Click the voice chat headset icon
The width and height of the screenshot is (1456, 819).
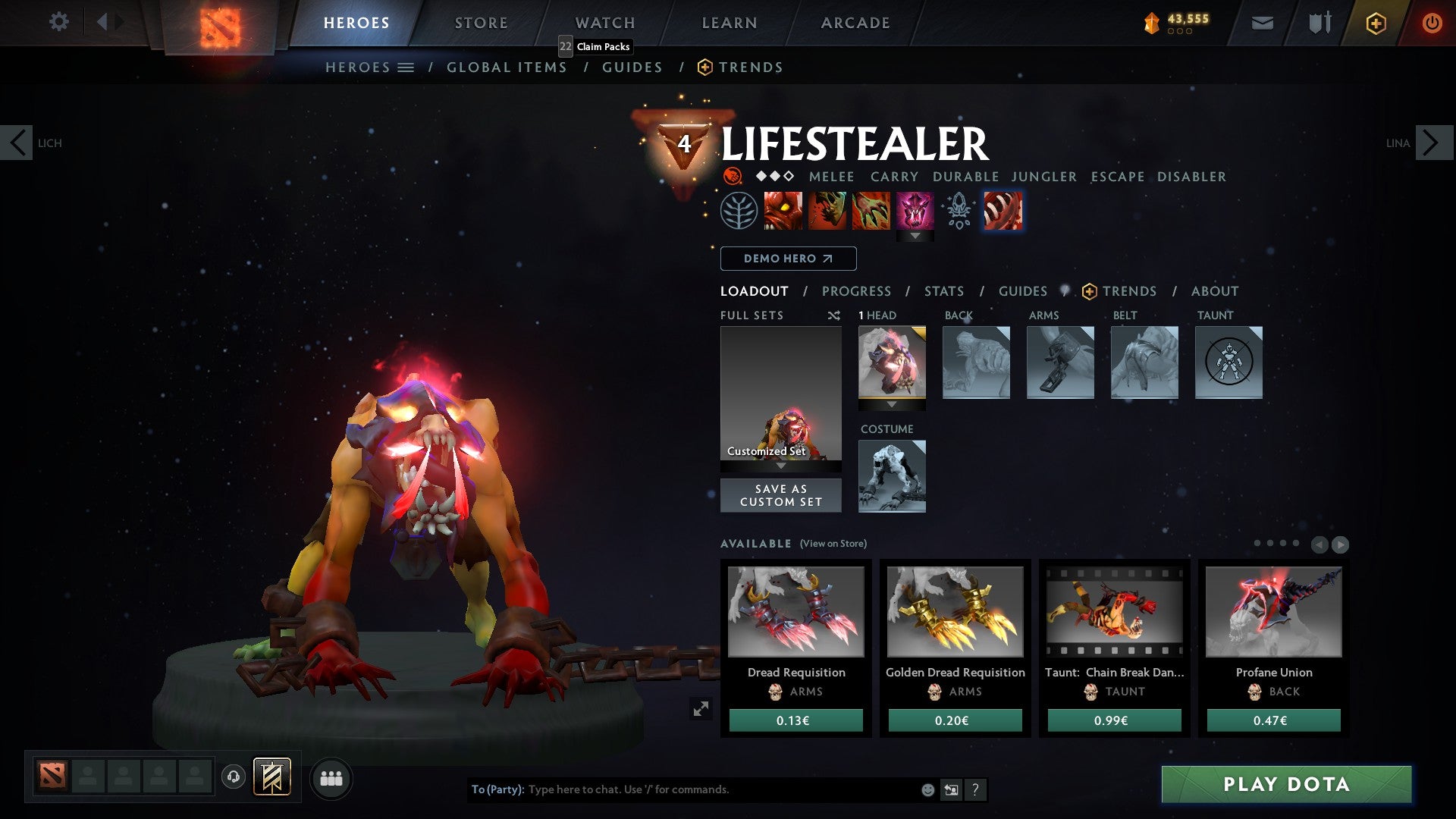tap(232, 777)
